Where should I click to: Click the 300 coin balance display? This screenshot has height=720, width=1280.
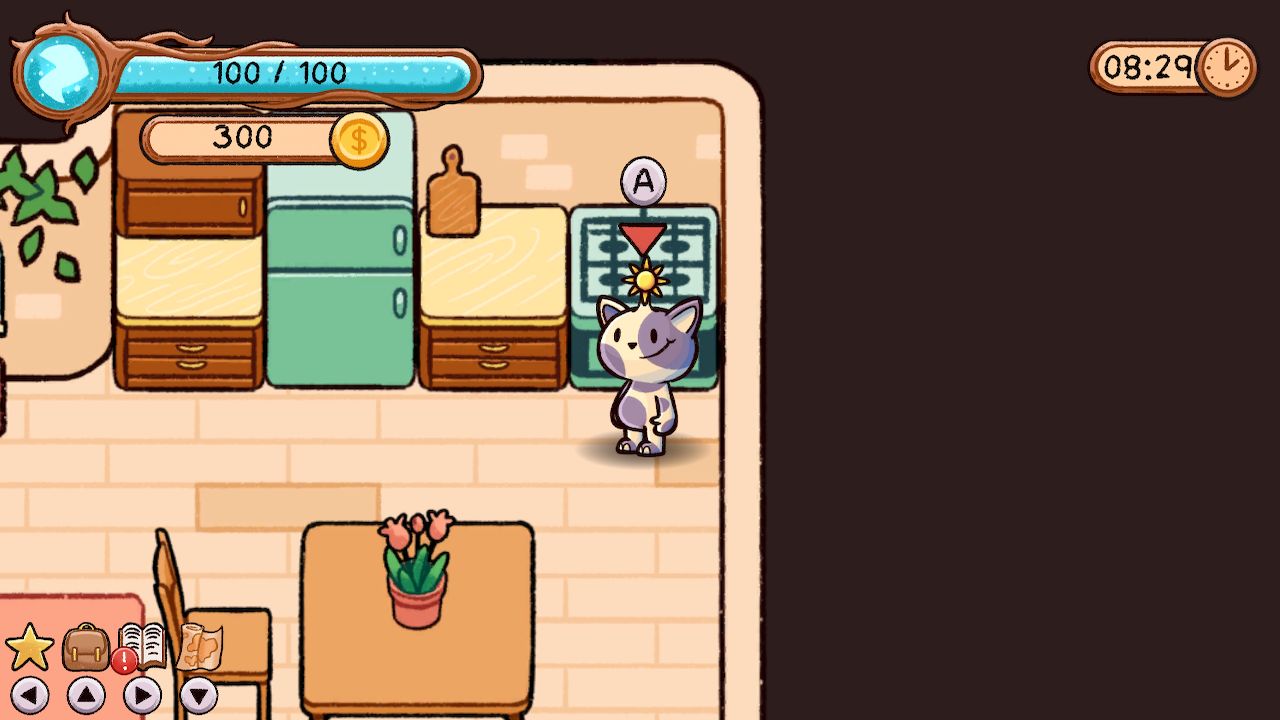point(240,137)
